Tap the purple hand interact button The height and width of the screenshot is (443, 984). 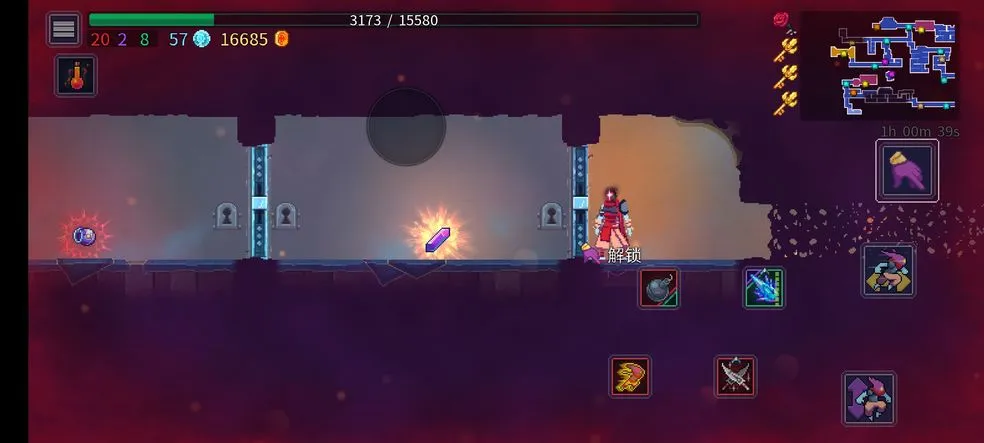point(907,170)
